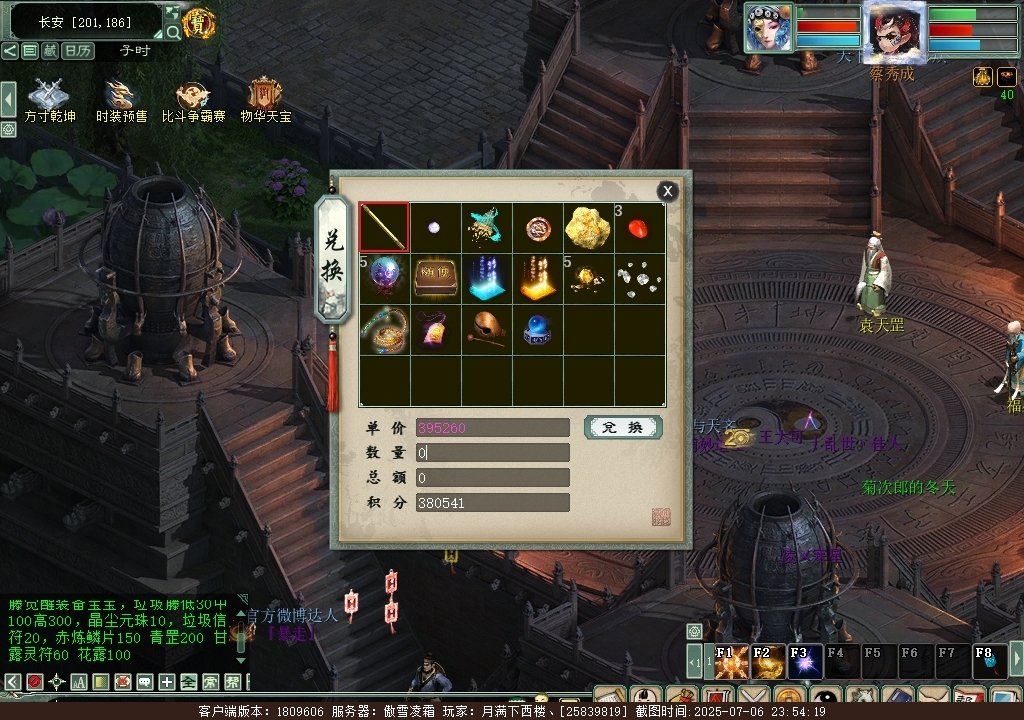Click the 数量 quantity input field
The width and height of the screenshot is (1024, 720).
(492, 453)
